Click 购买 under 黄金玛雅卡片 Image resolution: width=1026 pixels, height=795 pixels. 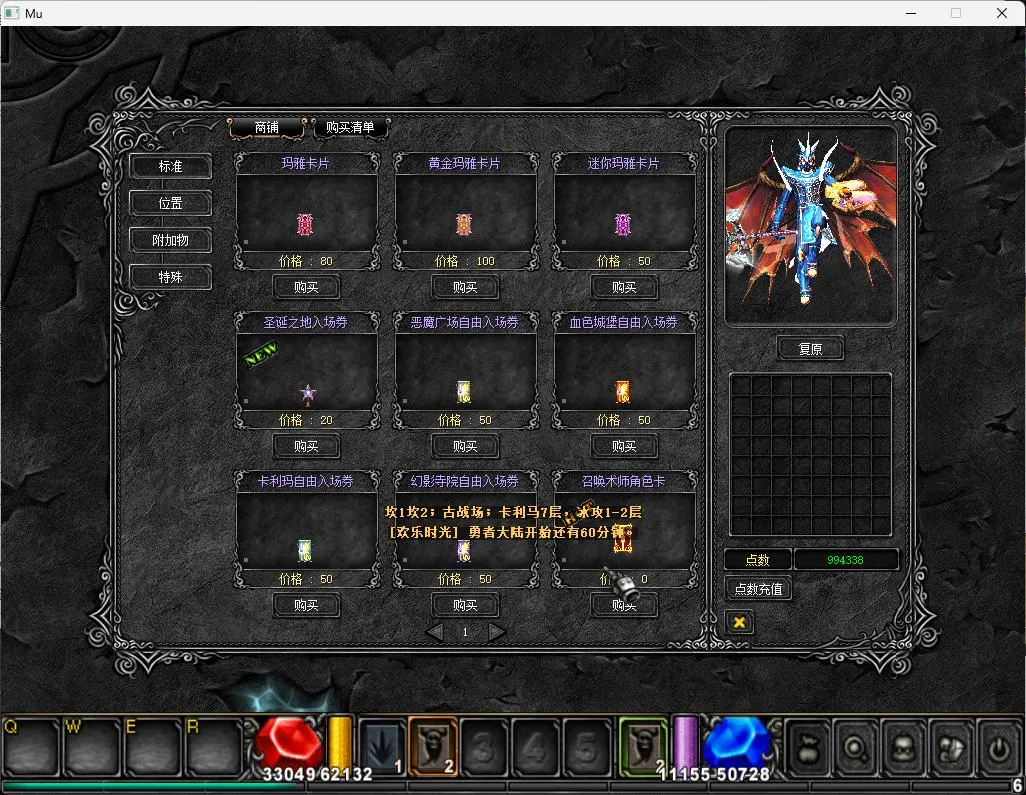point(465,287)
